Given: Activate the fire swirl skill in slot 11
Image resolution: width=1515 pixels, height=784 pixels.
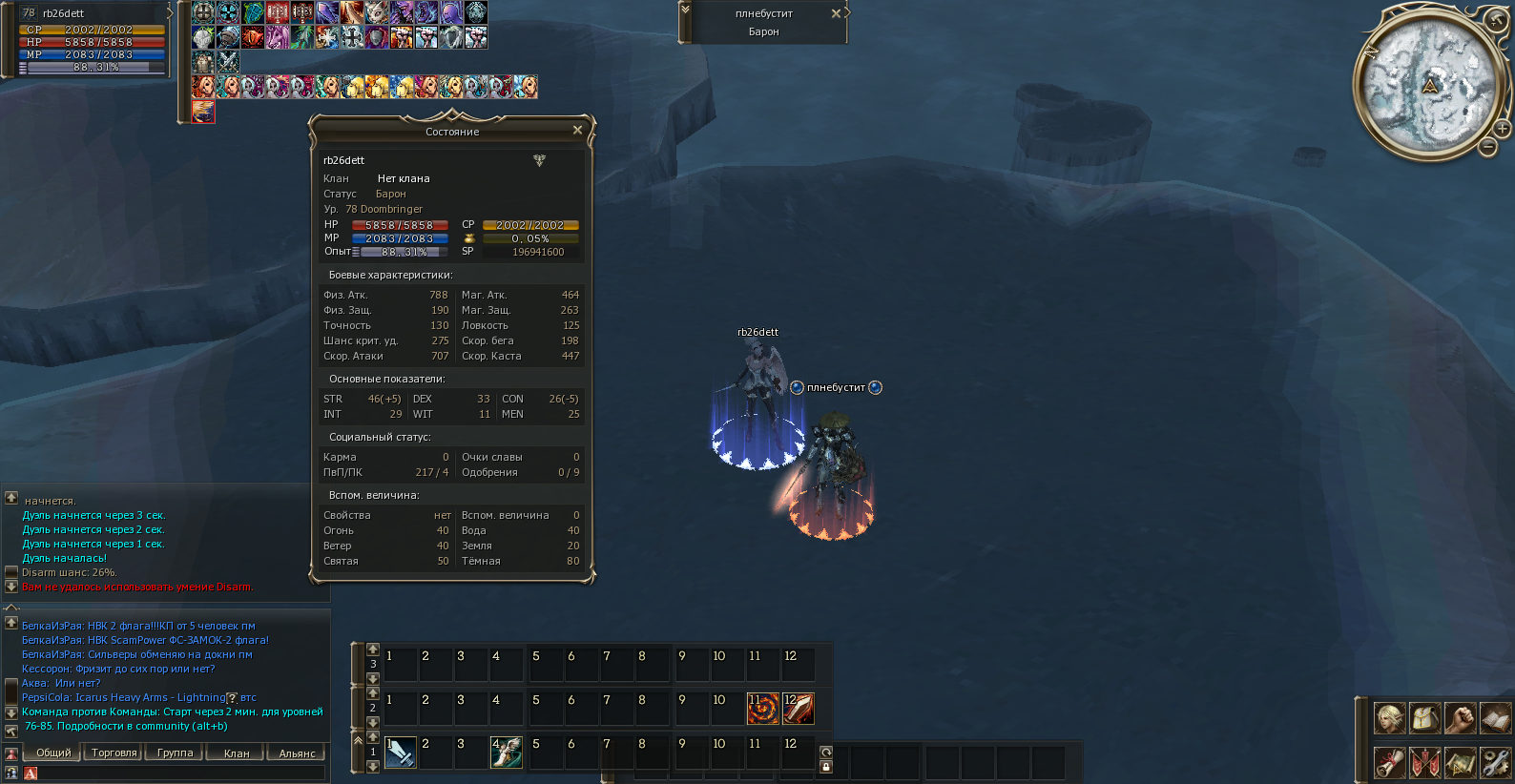Looking at the screenshot, I should tap(762, 708).
